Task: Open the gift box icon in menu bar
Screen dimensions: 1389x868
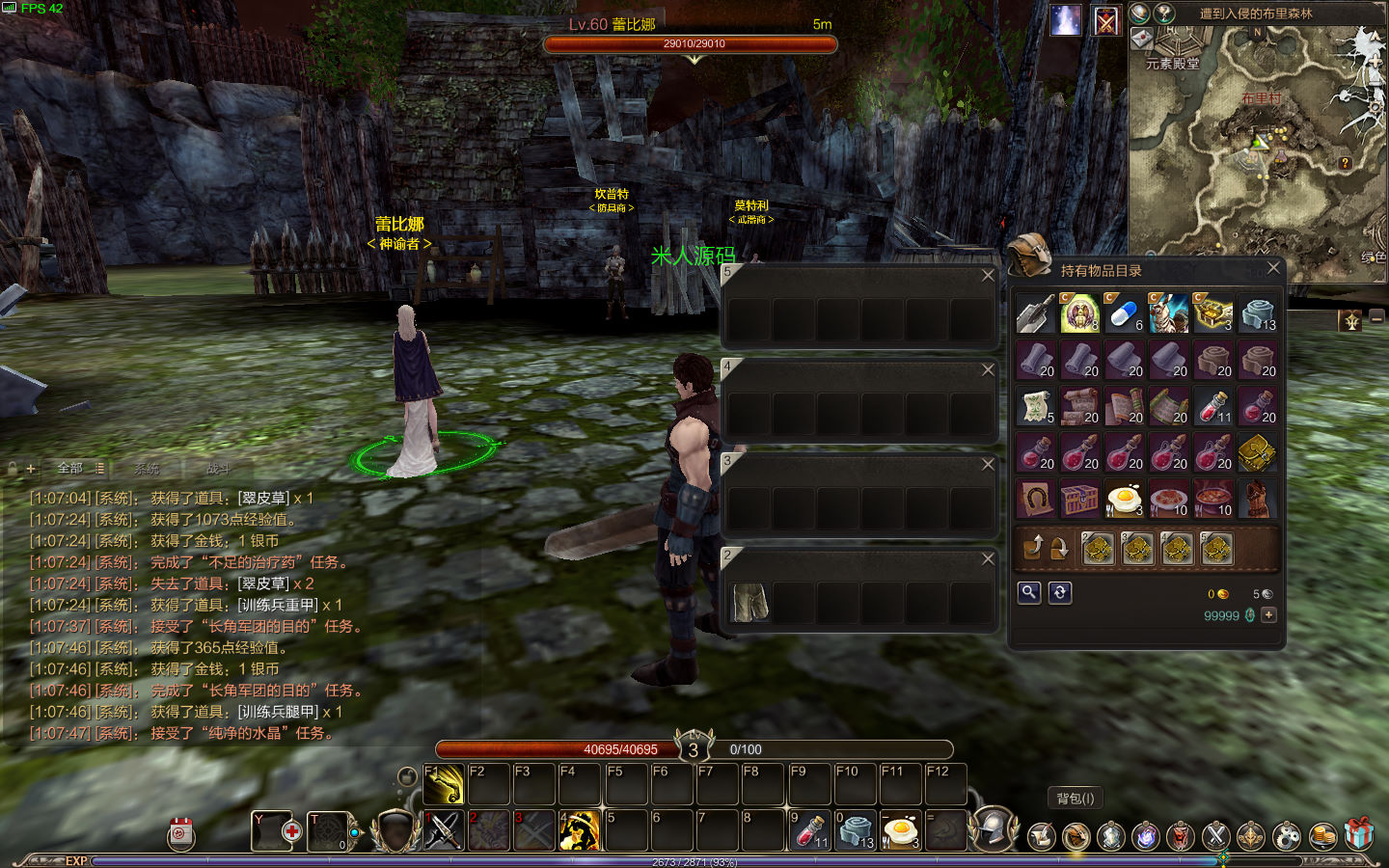Action: (1359, 835)
